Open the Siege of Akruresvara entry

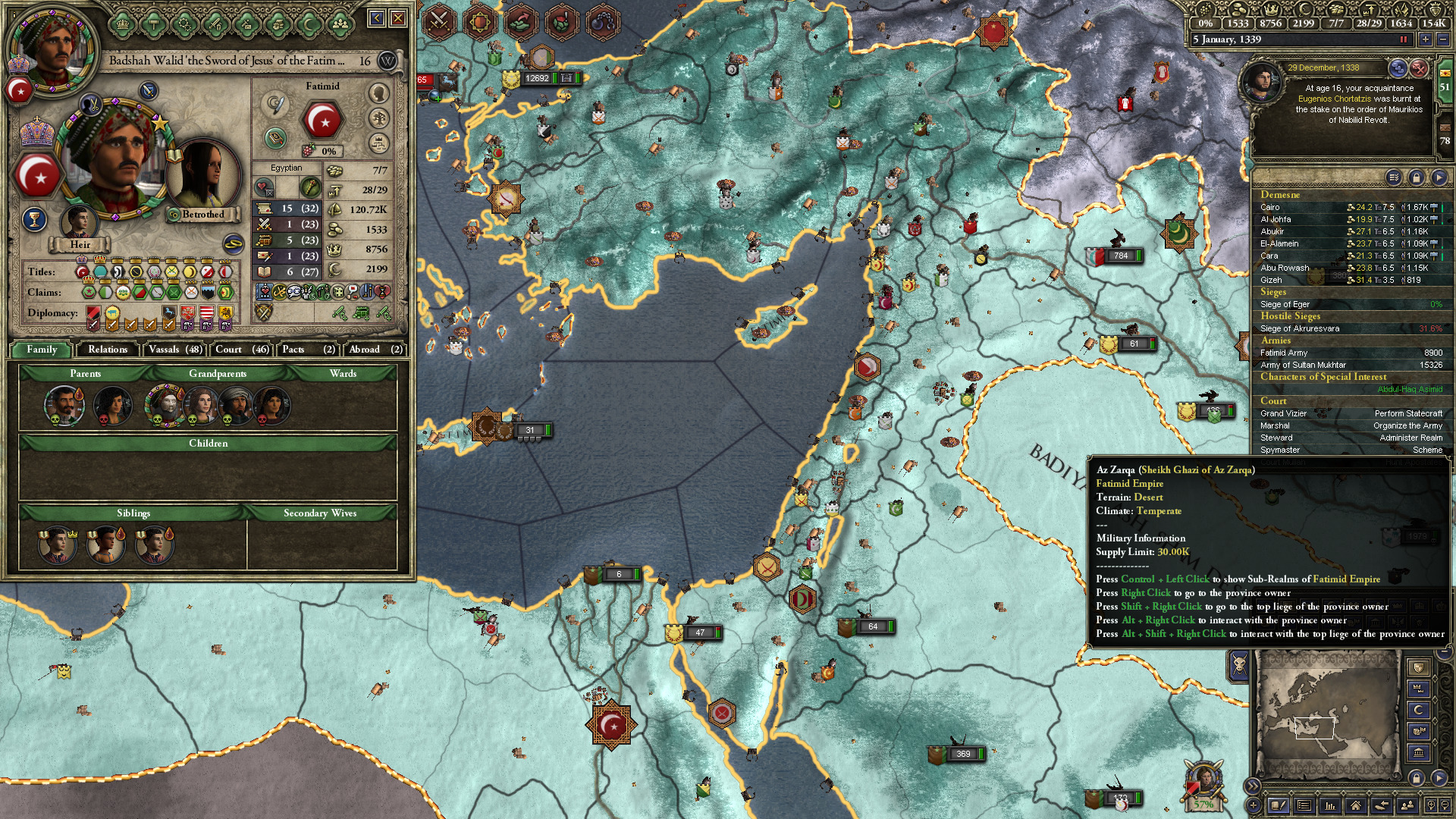pyautogui.click(x=1300, y=328)
